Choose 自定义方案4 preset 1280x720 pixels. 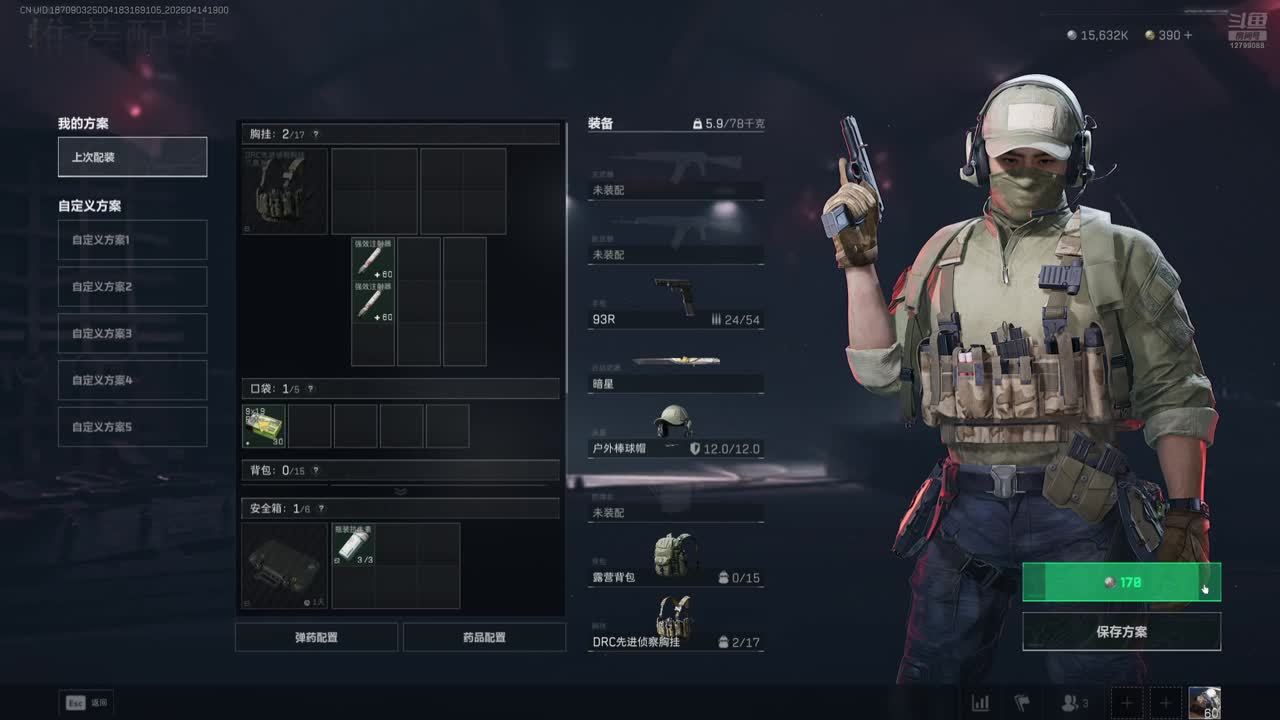click(132, 380)
